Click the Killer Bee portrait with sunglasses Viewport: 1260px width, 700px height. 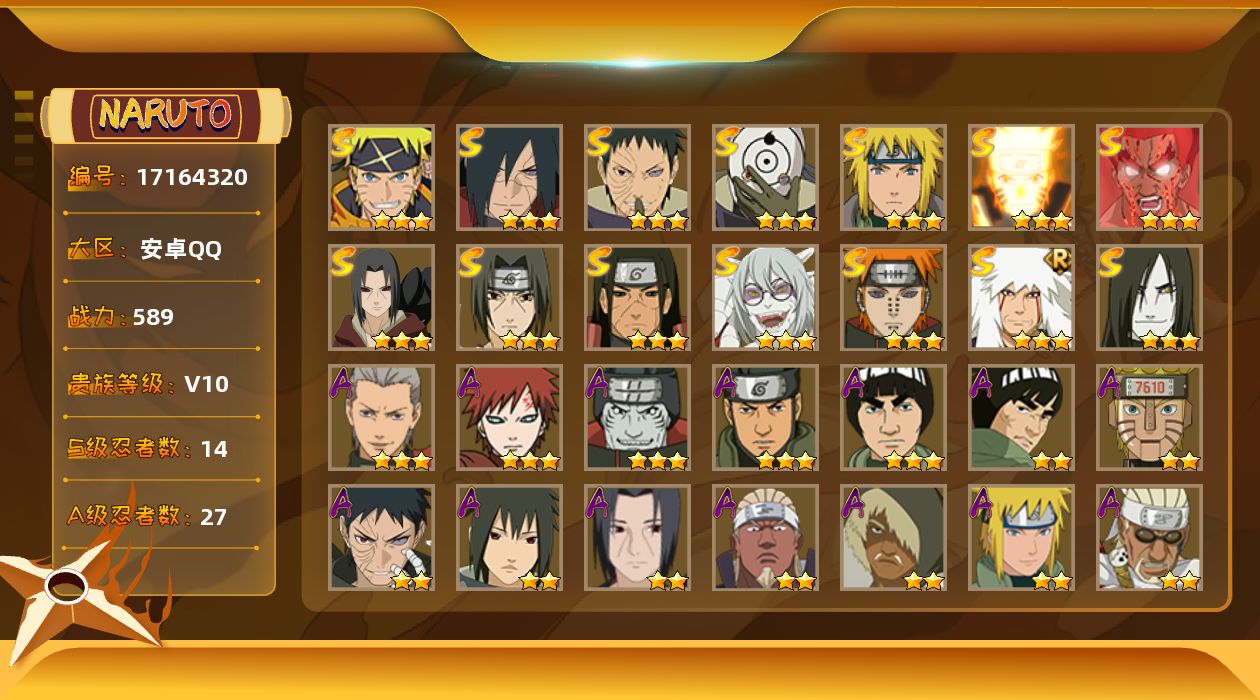1150,538
